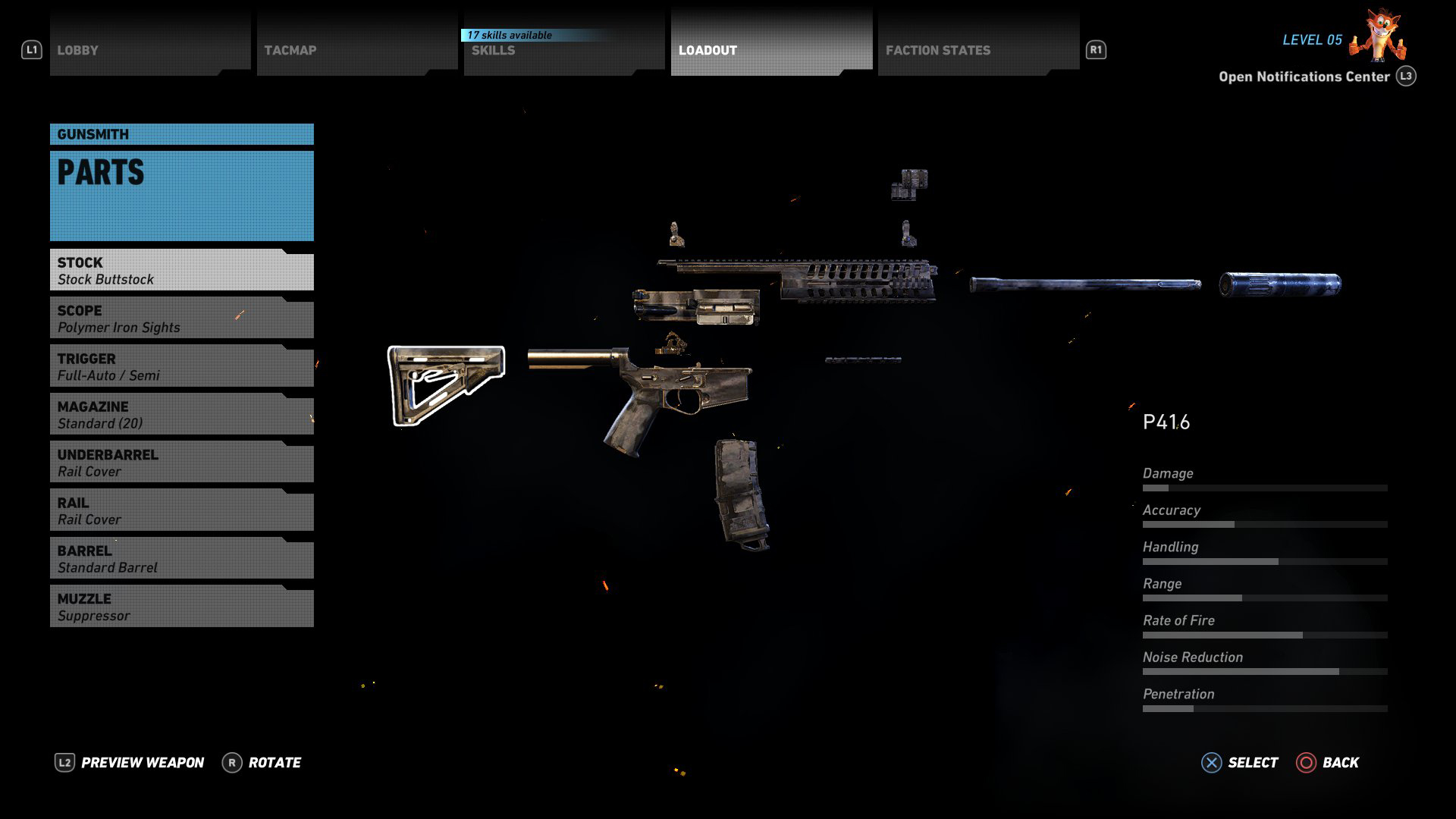Choose the Scope Polymer Iron Sights entry
Screen dimensions: 1456x819
pyautogui.click(x=182, y=318)
